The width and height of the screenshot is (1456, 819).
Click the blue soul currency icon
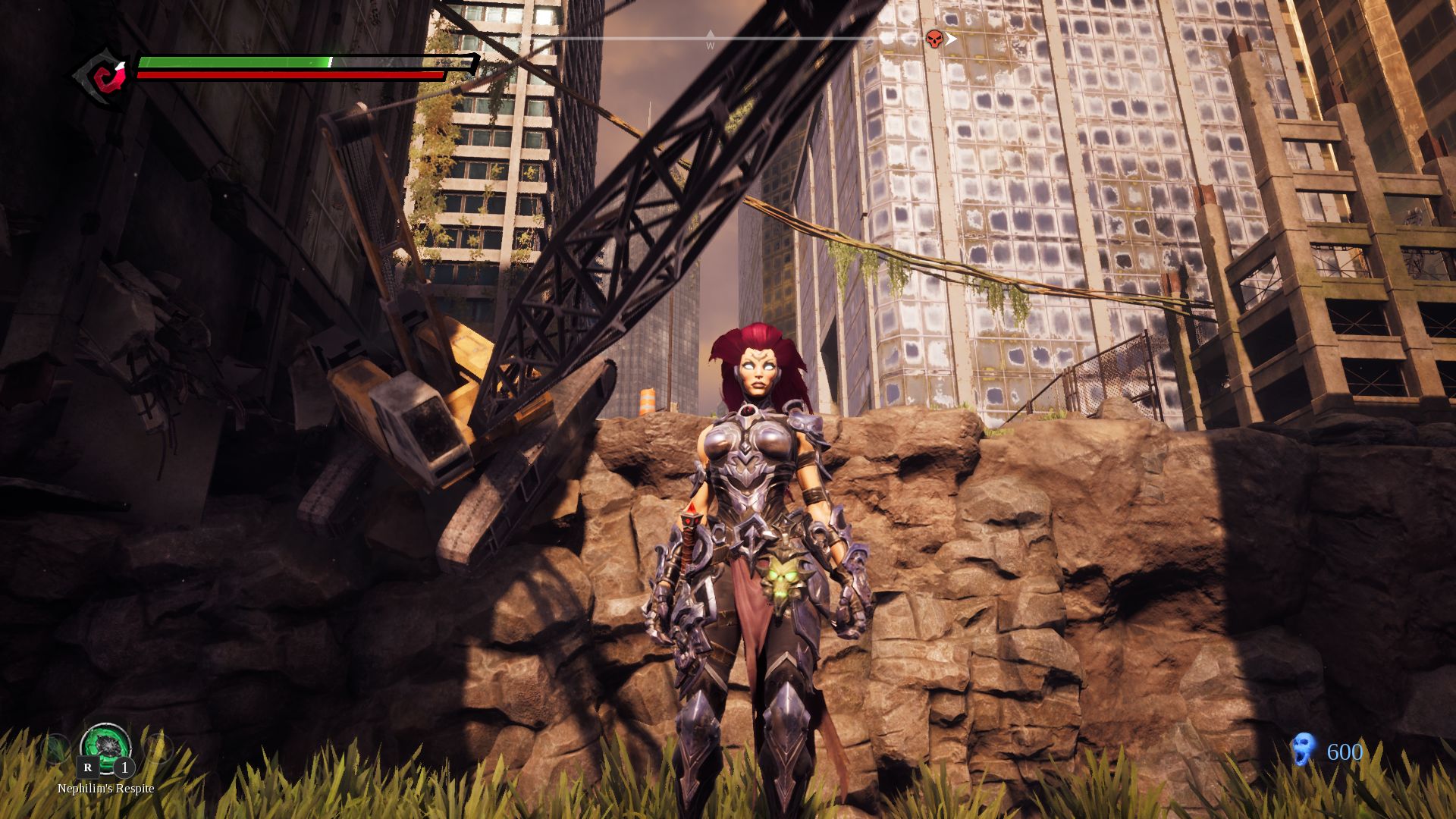coord(1303,750)
